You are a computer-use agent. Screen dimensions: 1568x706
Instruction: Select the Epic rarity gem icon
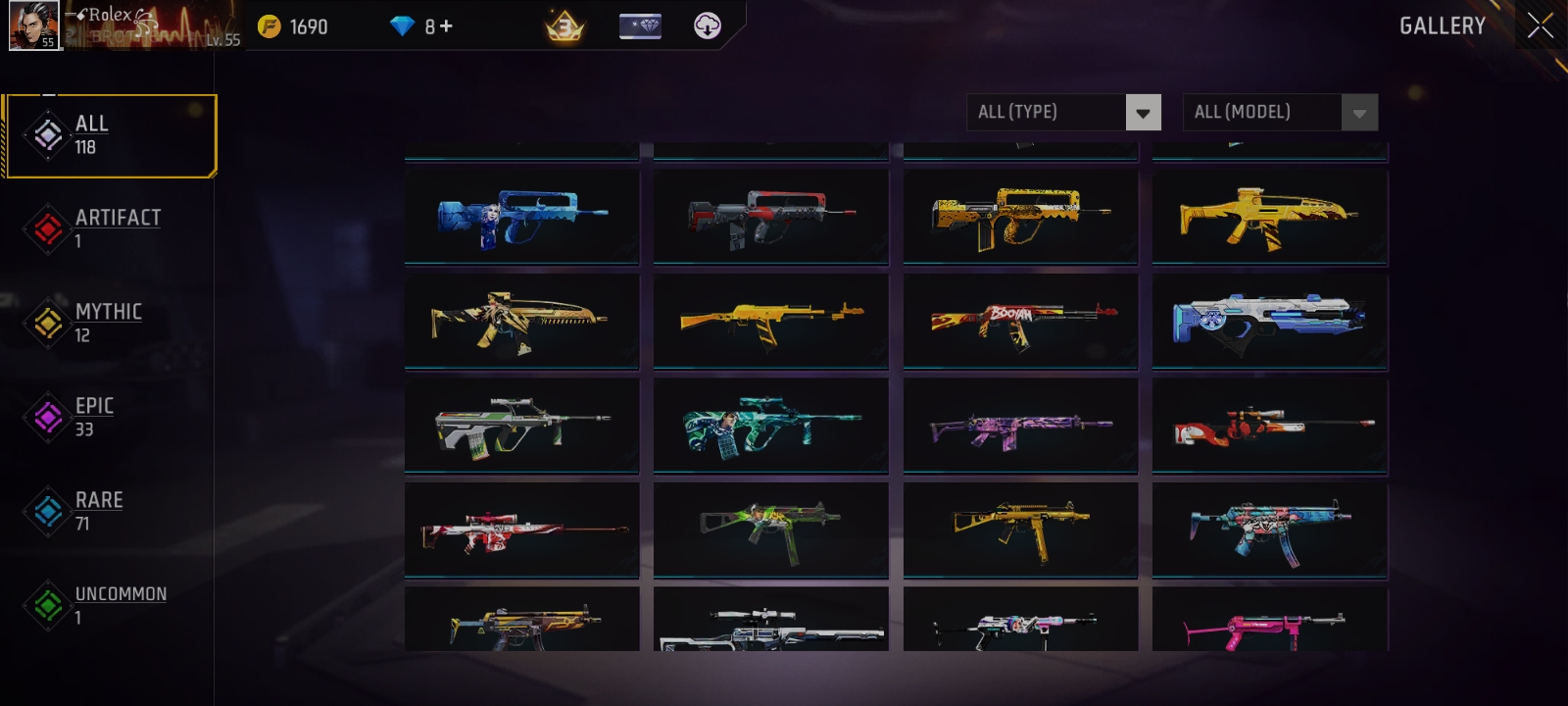47,418
